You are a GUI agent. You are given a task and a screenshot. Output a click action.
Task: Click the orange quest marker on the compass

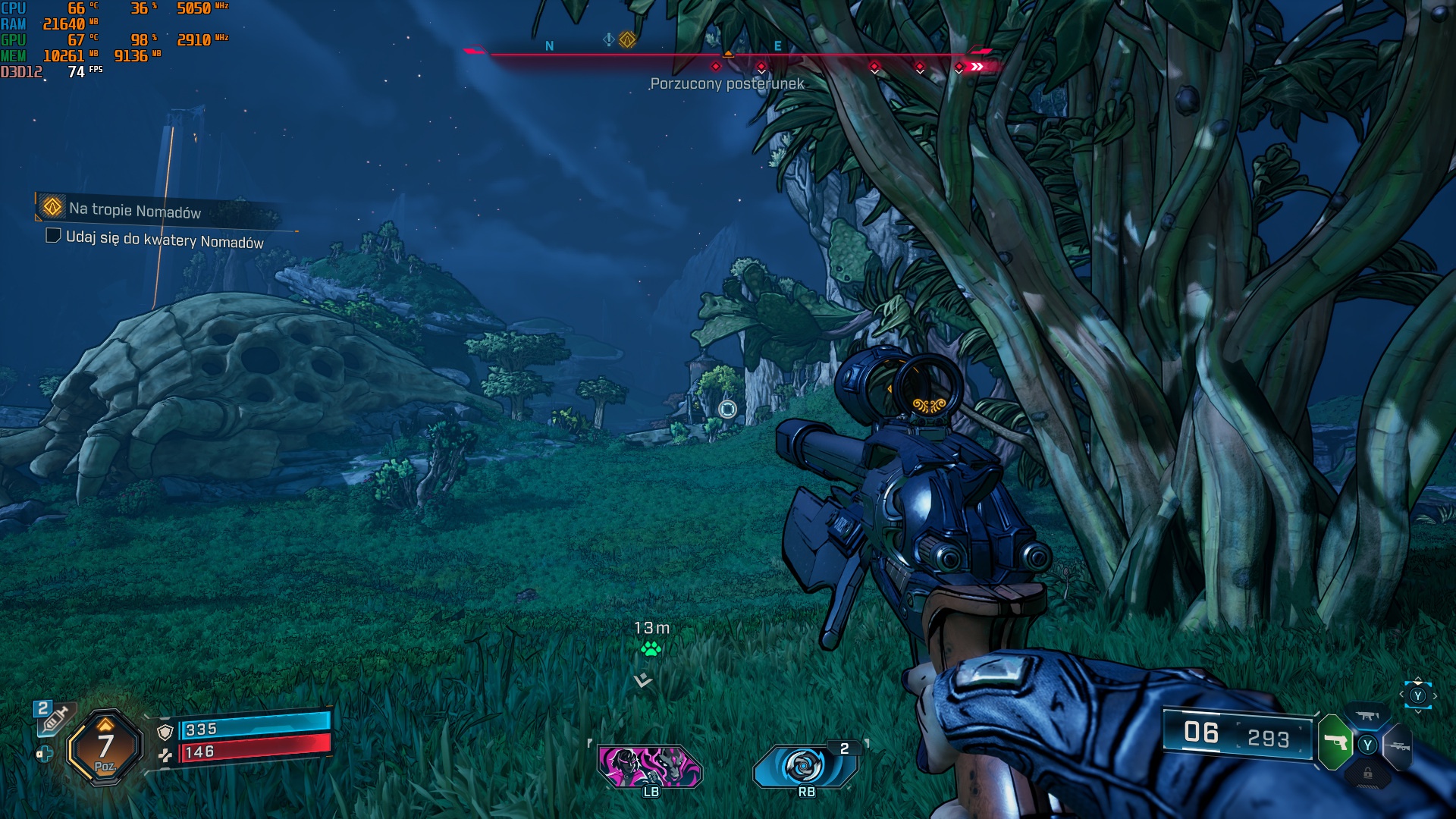click(627, 39)
